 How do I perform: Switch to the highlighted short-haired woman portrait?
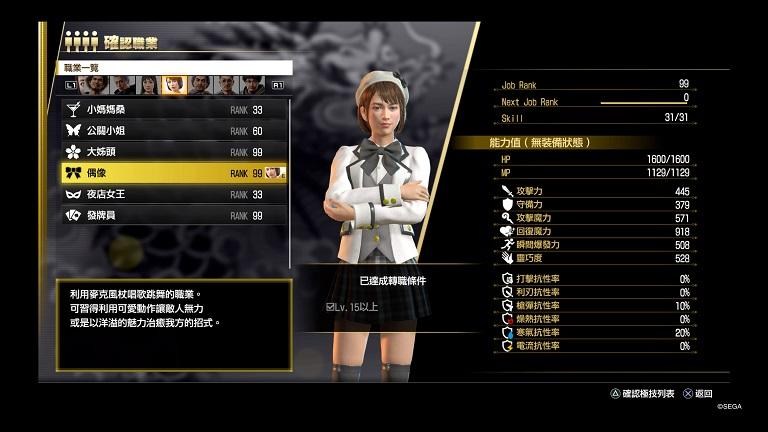[x=173, y=85]
